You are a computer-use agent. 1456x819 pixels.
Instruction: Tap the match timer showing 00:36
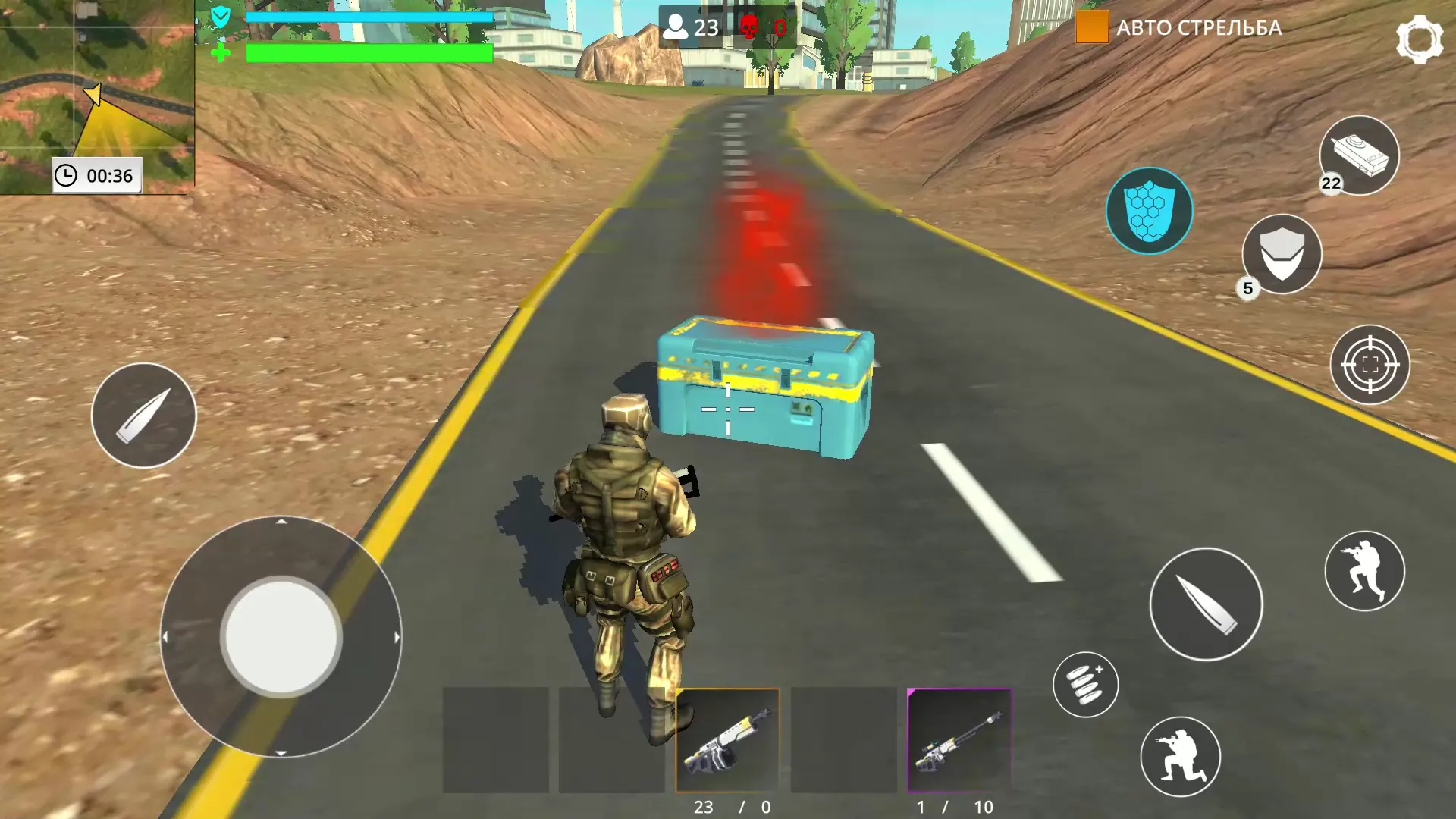point(96,174)
